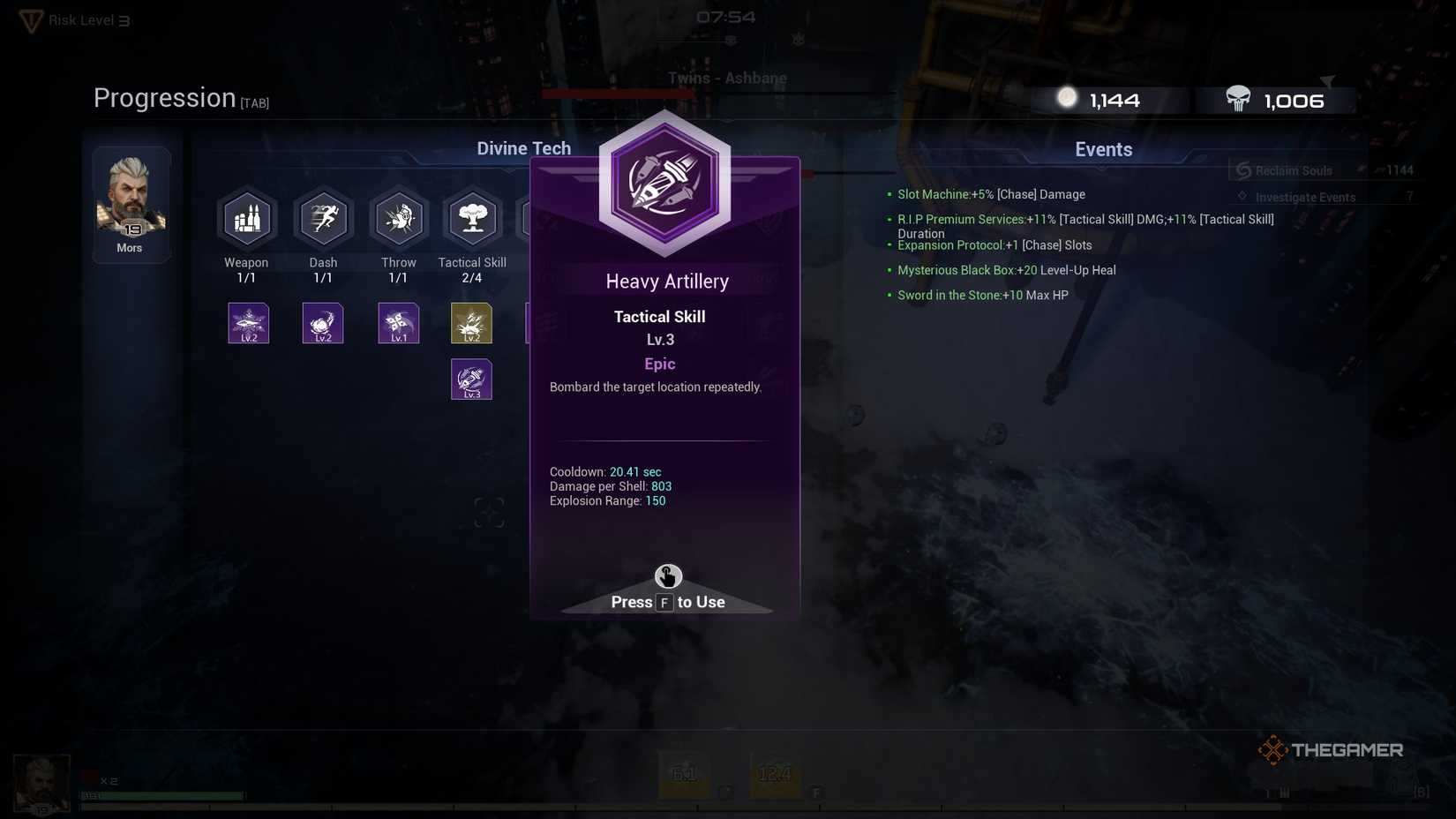Screen dimensions: 1456x819
Task: Click the Sword in the Stone event entry
Action: point(981,295)
